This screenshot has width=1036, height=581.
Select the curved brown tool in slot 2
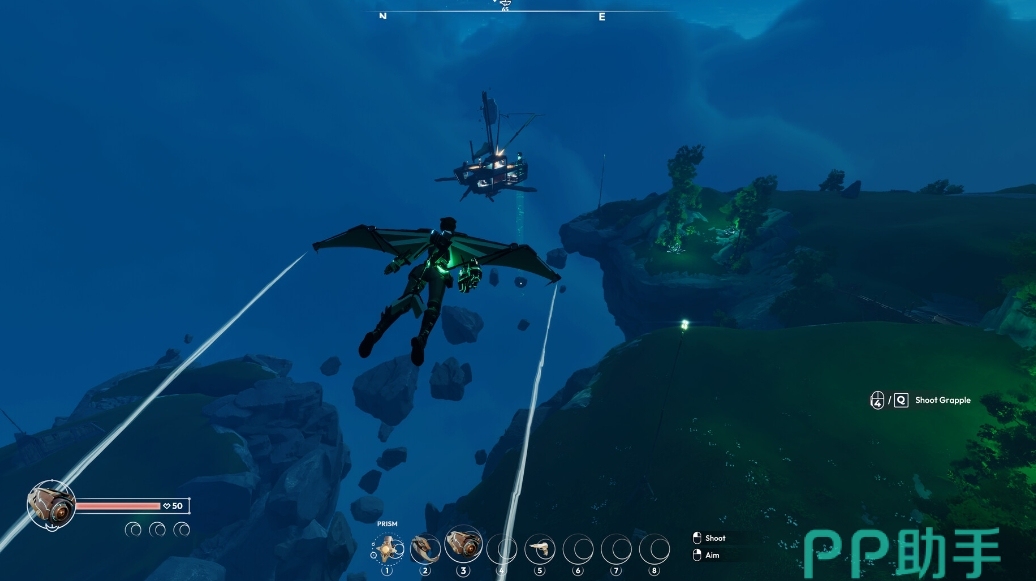tap(425, 548)
